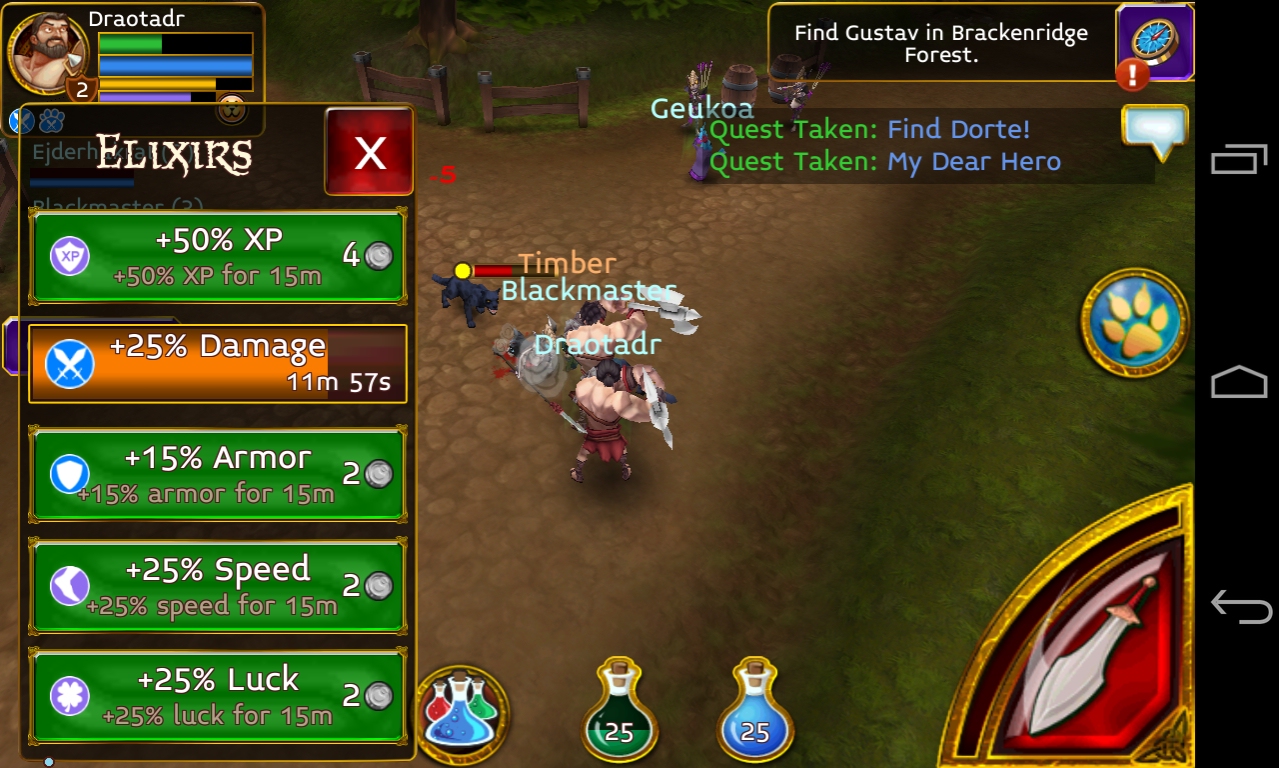This screenshot has height=768, width=1280.
Task: Buy the +25% Speed elixir
Action: tap(218, 586)
